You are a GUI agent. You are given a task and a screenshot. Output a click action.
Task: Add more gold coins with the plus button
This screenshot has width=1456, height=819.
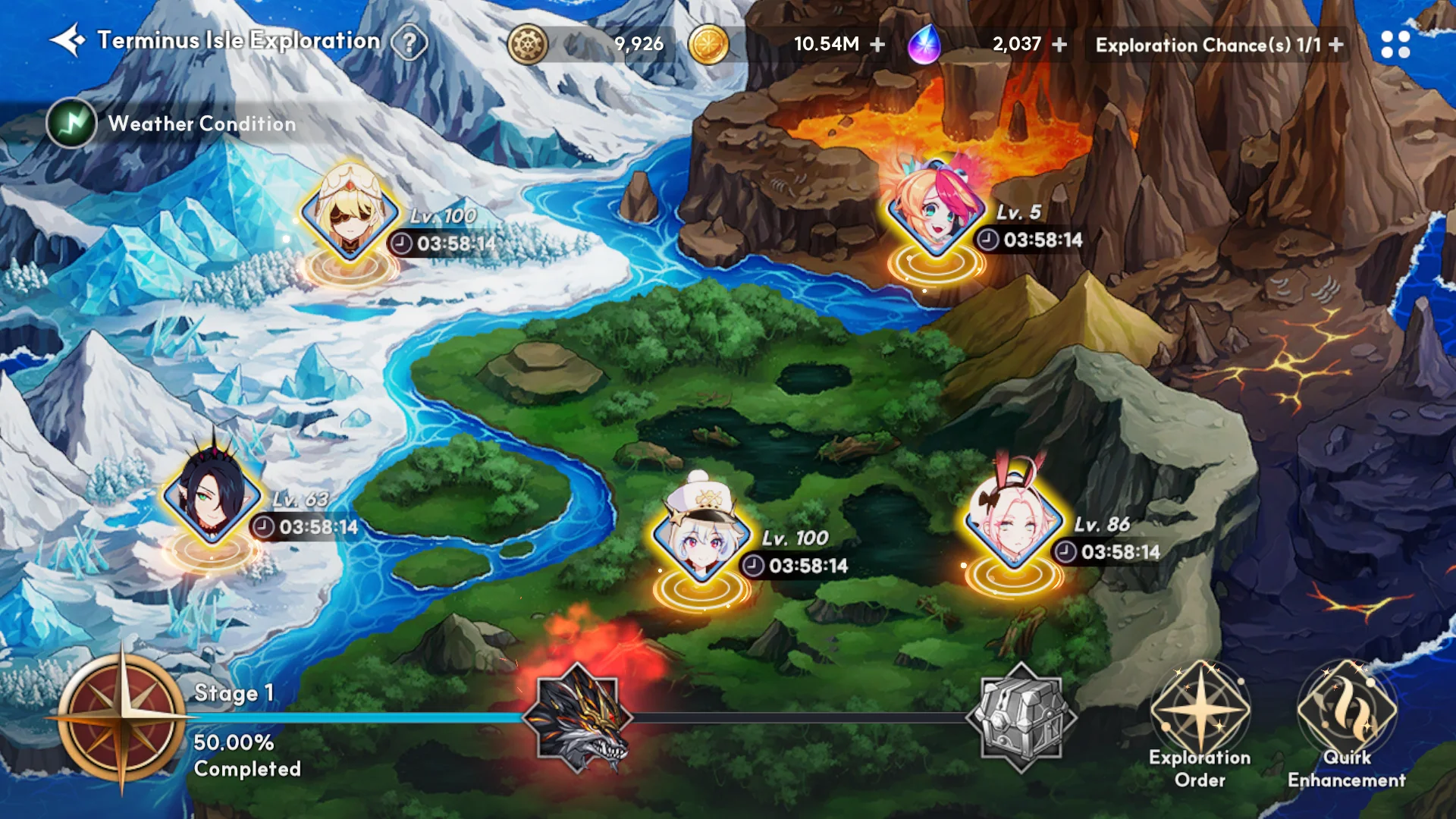coord(877,45)
